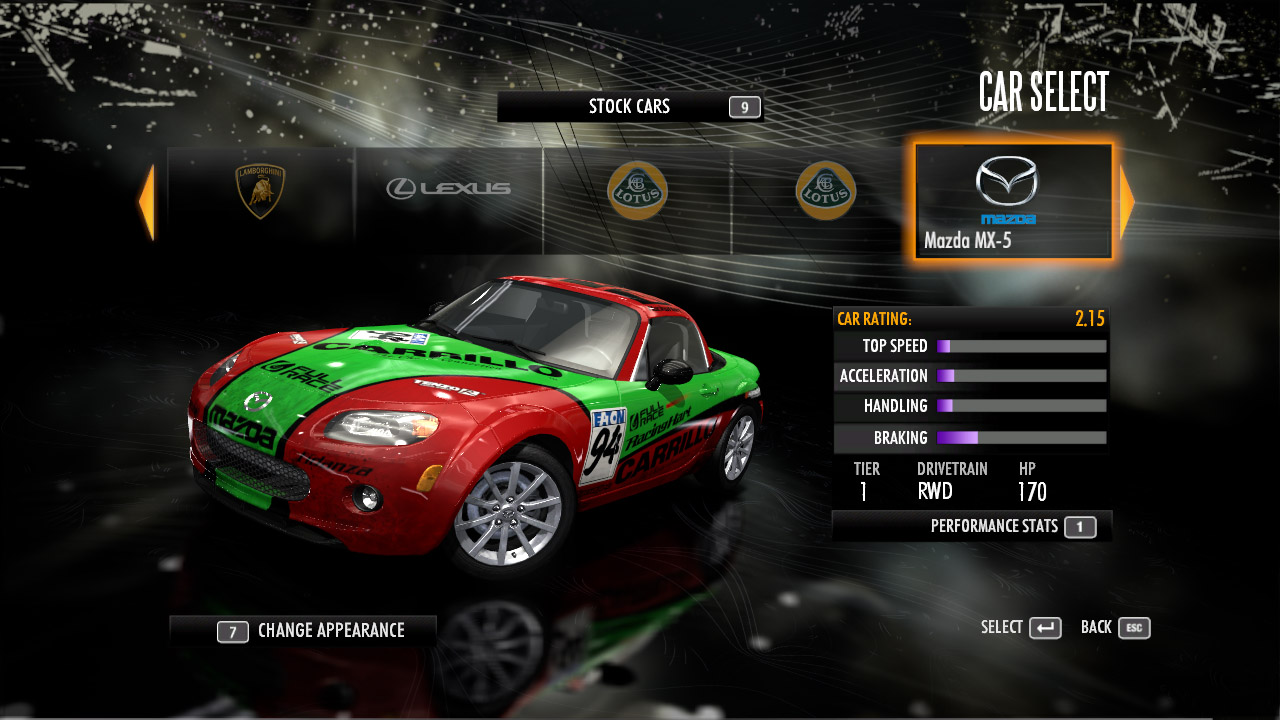Choose the Lexus brand tile
1280x720 pixels.
[448, 188]
